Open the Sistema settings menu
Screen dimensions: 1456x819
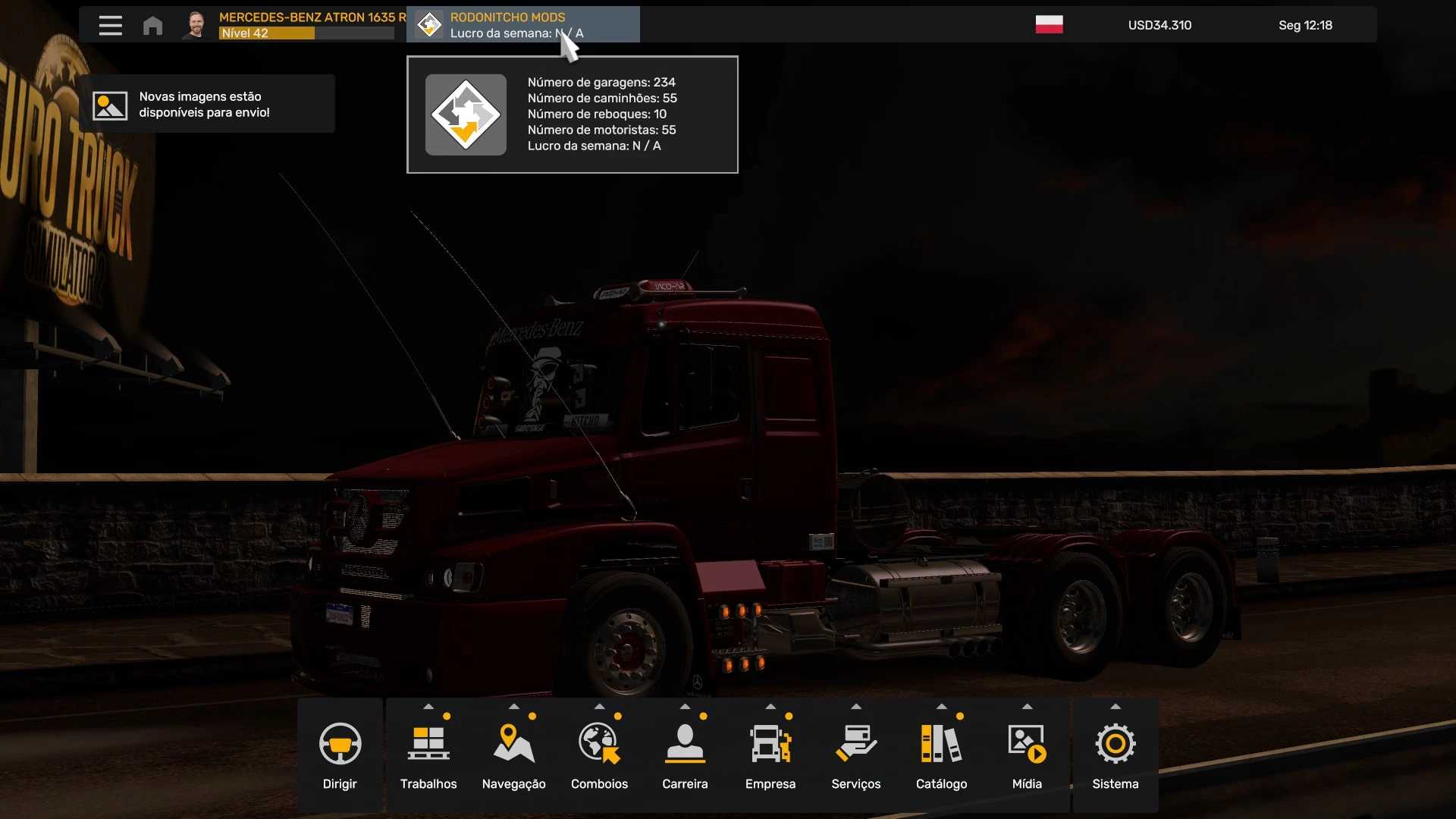point(1115,755)
